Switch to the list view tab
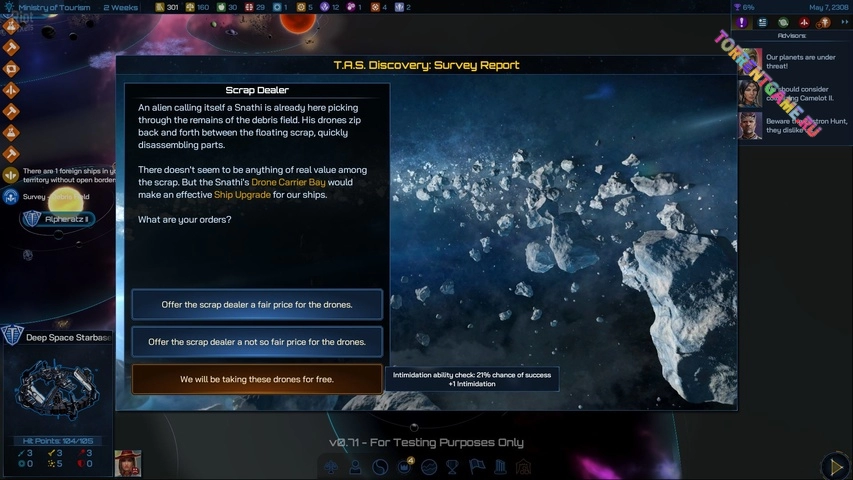The image size is (853, 480). [762, 22]
